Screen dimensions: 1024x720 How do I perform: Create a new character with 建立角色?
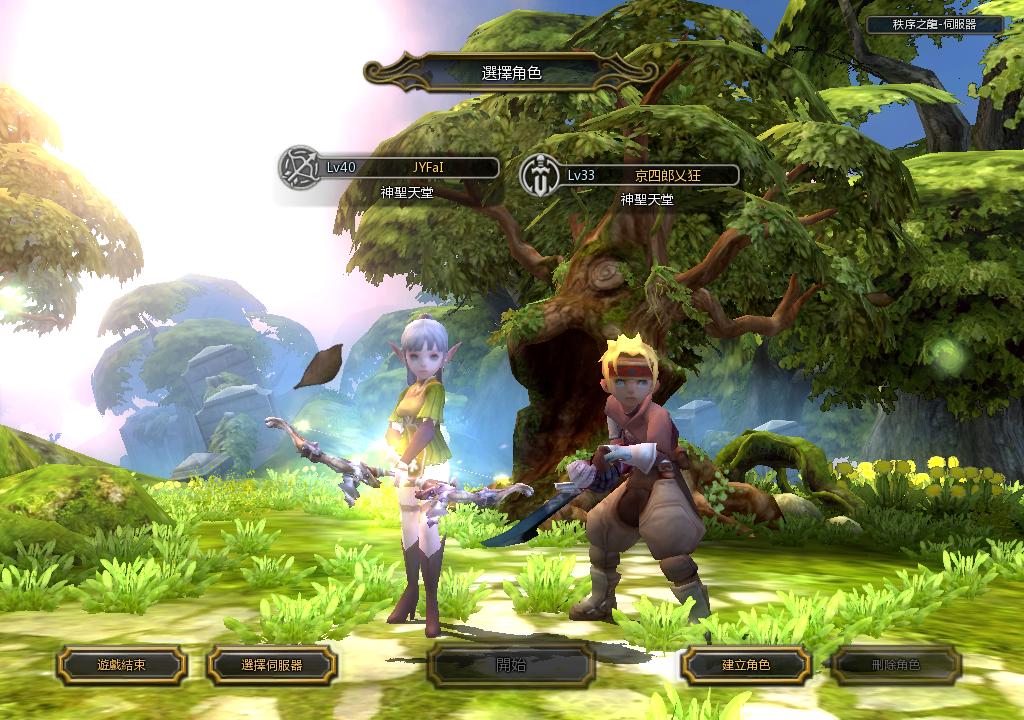(745, 664)
